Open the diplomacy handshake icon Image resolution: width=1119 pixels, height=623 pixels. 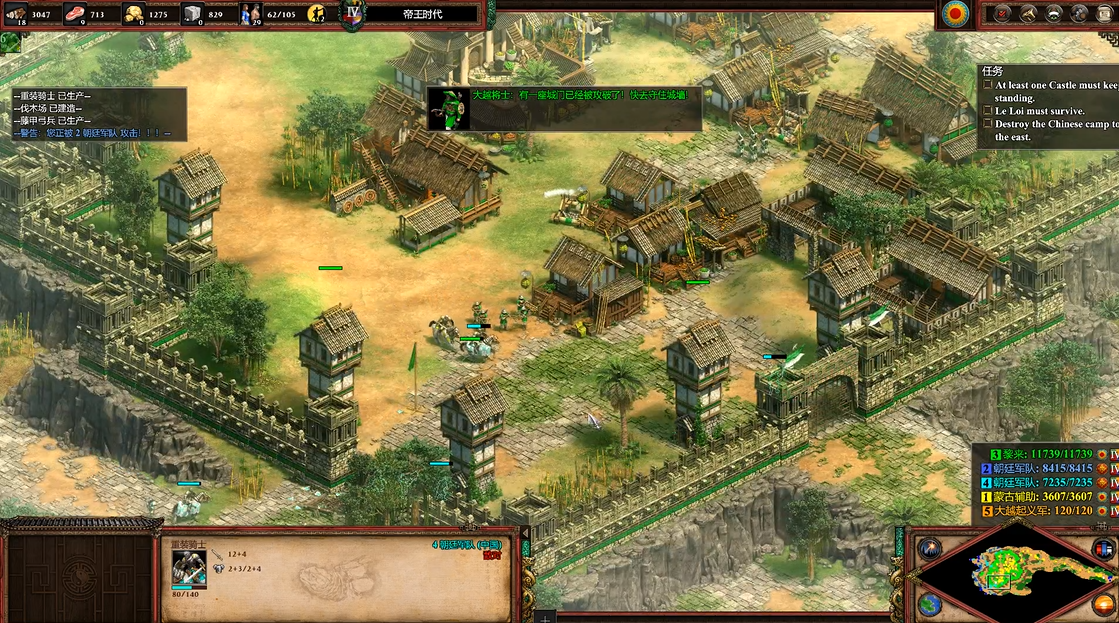pyautogui.click(x=1053, y=13)
